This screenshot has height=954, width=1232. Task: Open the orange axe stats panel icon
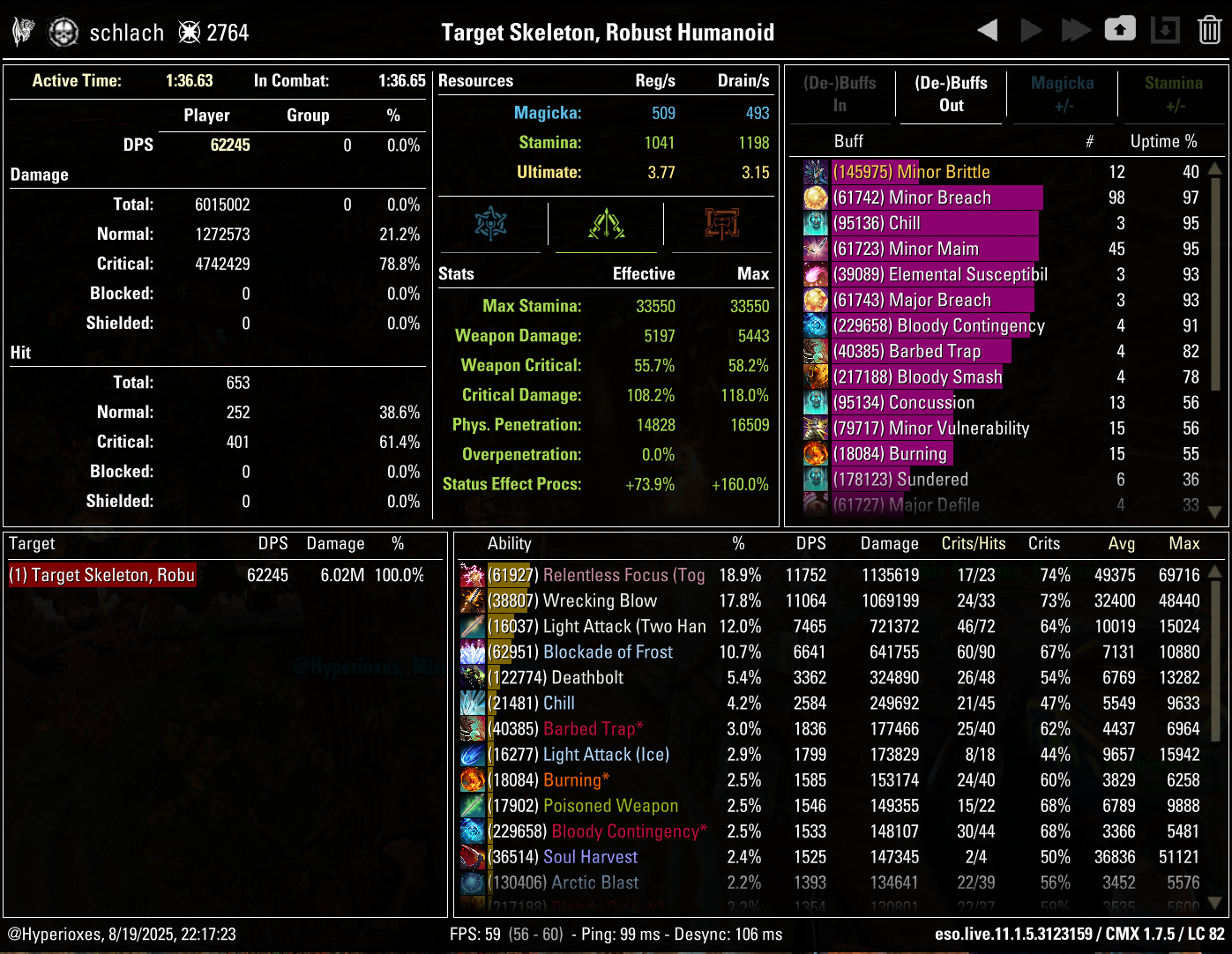point(721,224)
